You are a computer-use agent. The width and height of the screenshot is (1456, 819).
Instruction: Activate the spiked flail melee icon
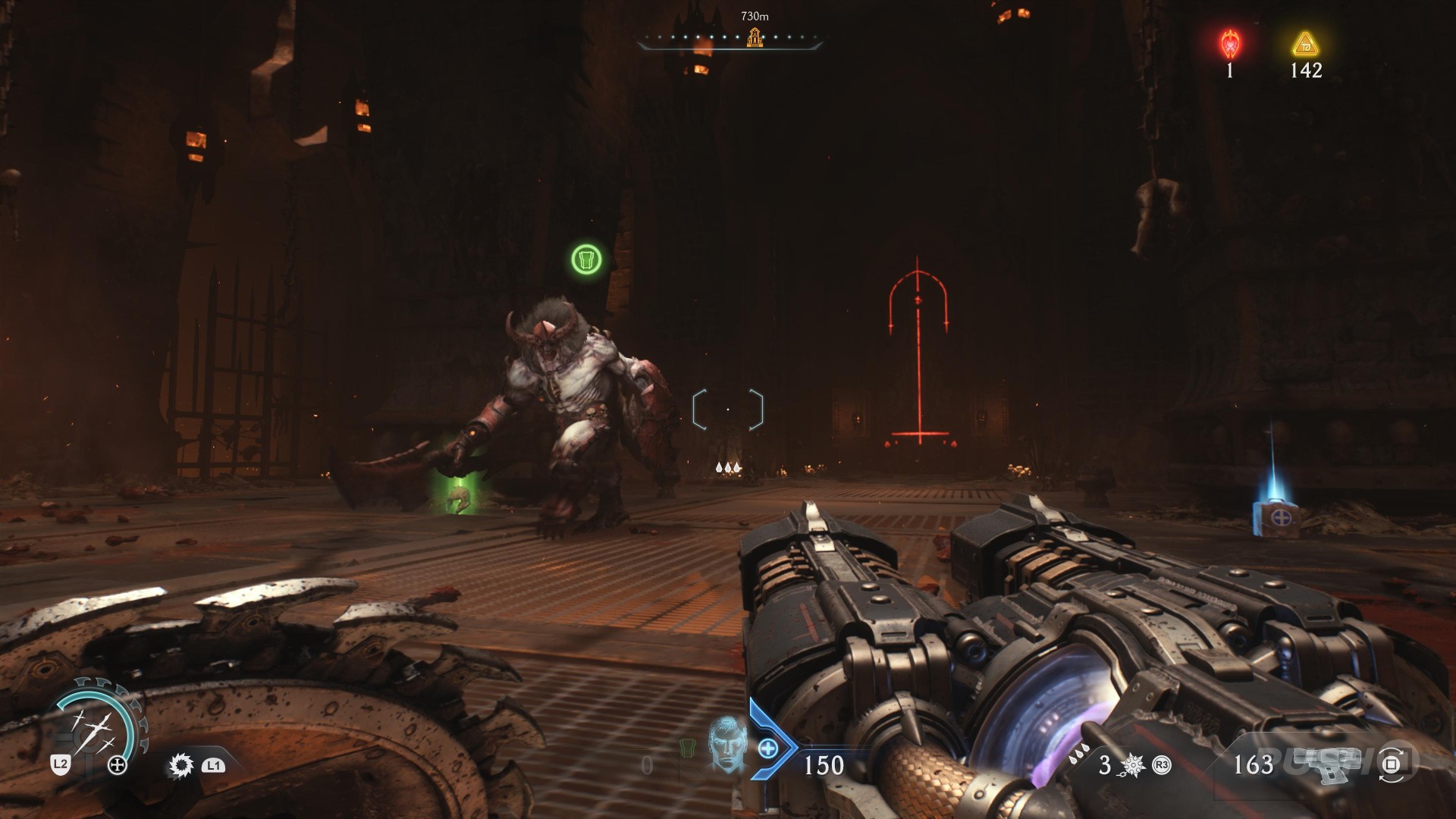(1131, 765)
